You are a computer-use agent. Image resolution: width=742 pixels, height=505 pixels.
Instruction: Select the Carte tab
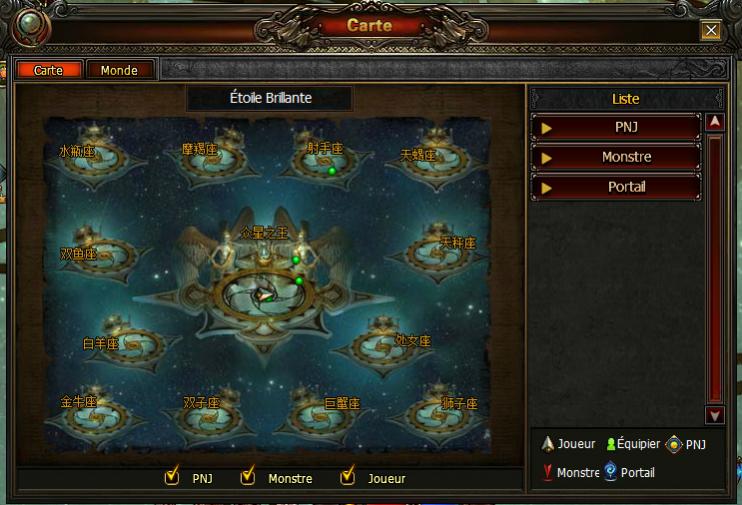coord(48,70)
